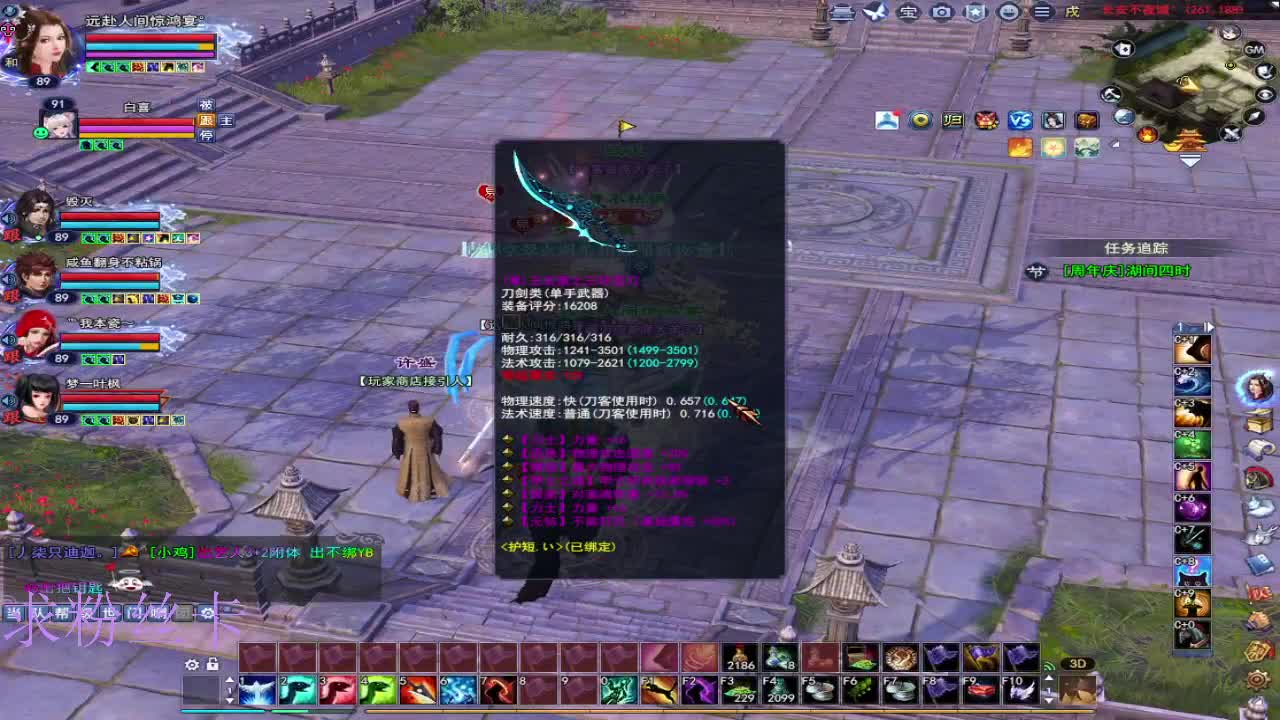This screenshot has height=720, width=1280.
Task: Click the GM button near minimap
Action: coord(1253,51)
